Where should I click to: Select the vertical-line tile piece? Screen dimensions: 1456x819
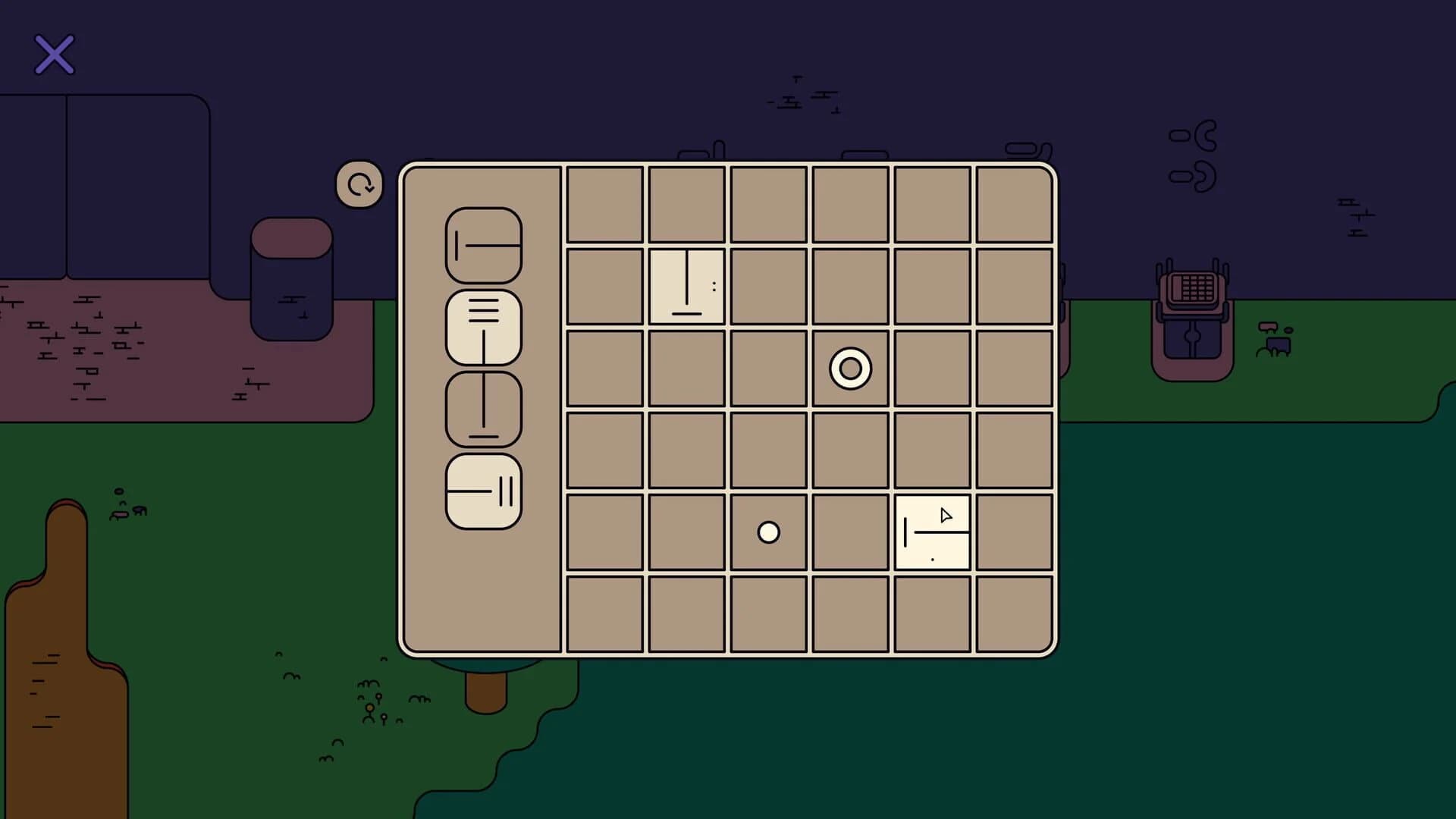coord(484,409)
